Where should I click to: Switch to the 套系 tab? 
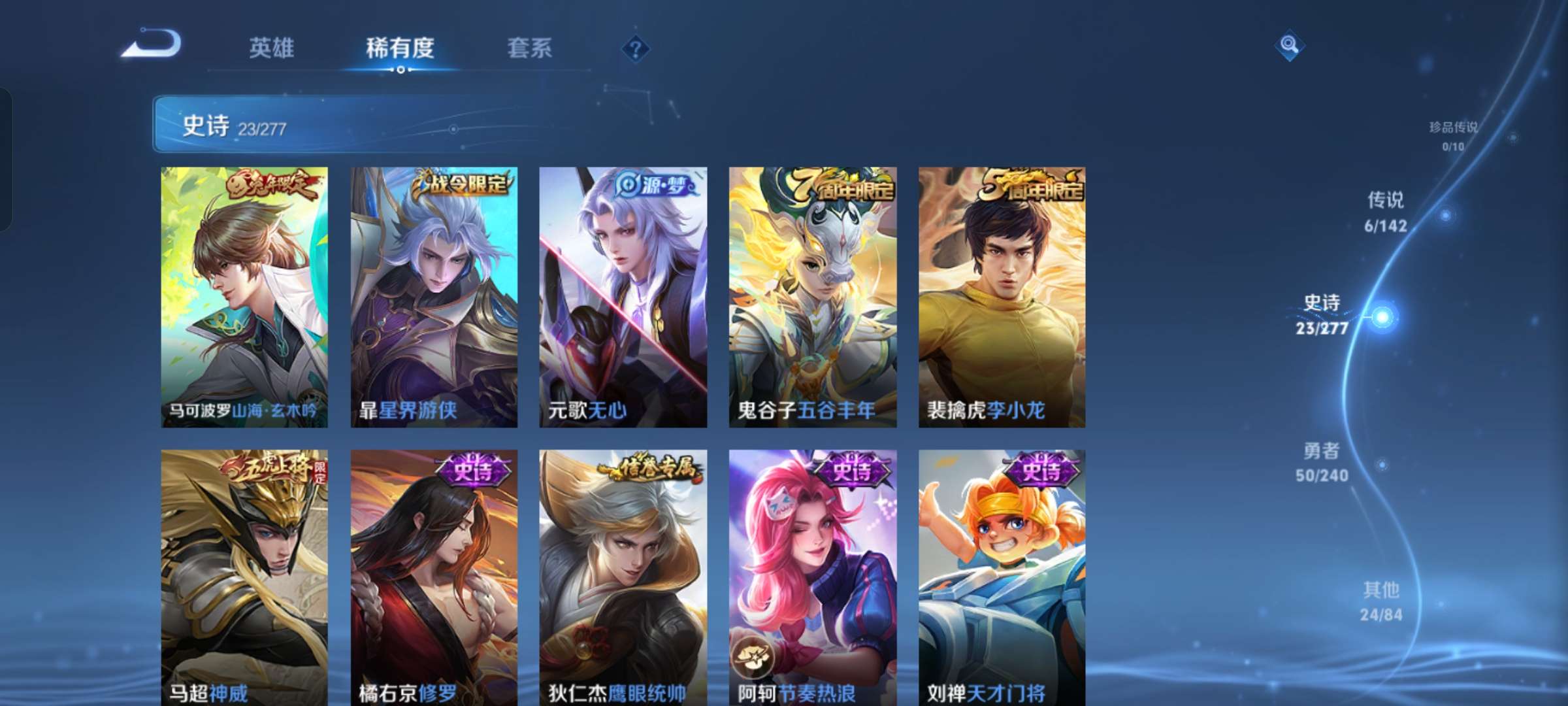531,47
